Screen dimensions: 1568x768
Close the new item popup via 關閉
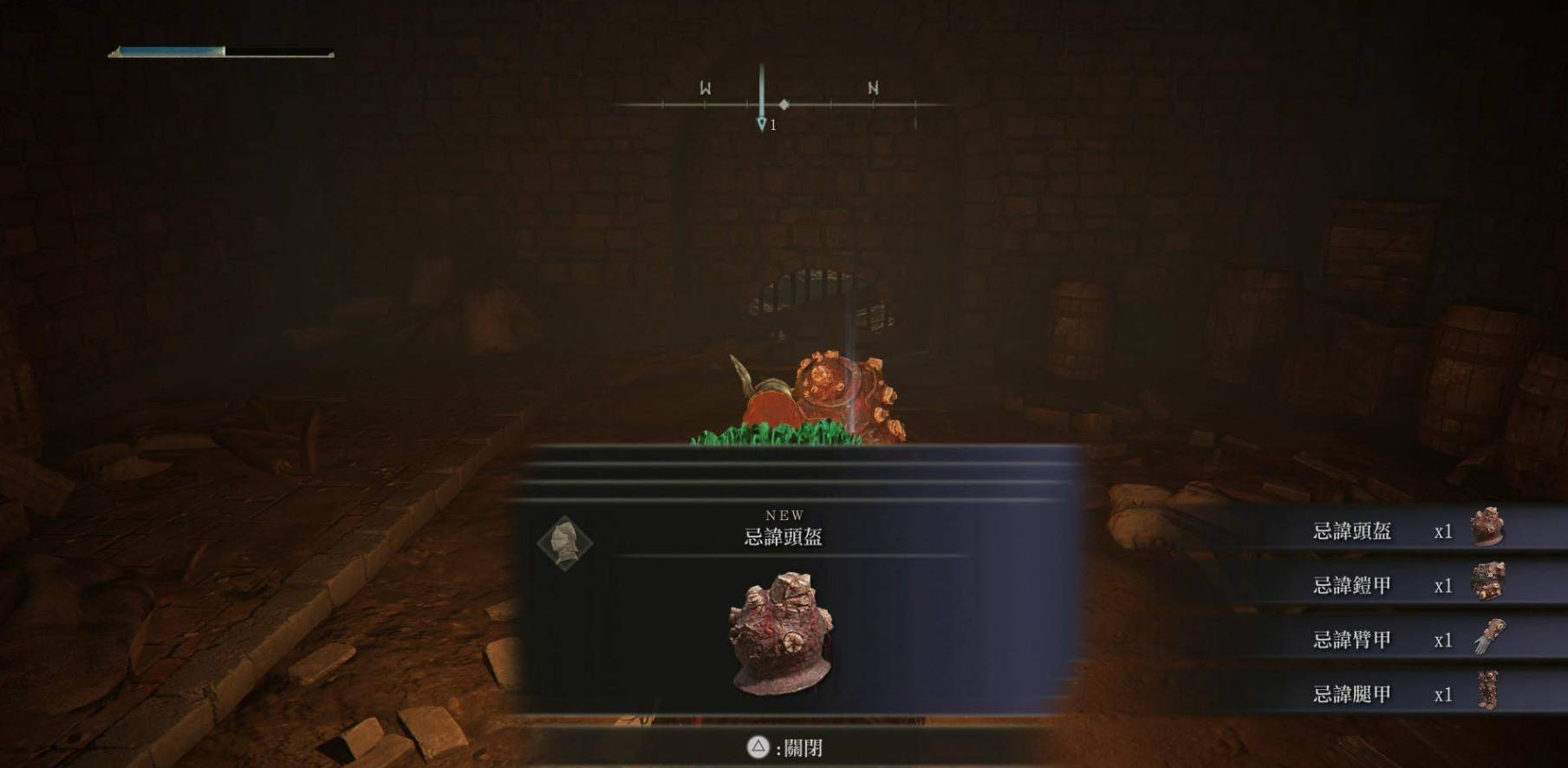coord(786,748)
